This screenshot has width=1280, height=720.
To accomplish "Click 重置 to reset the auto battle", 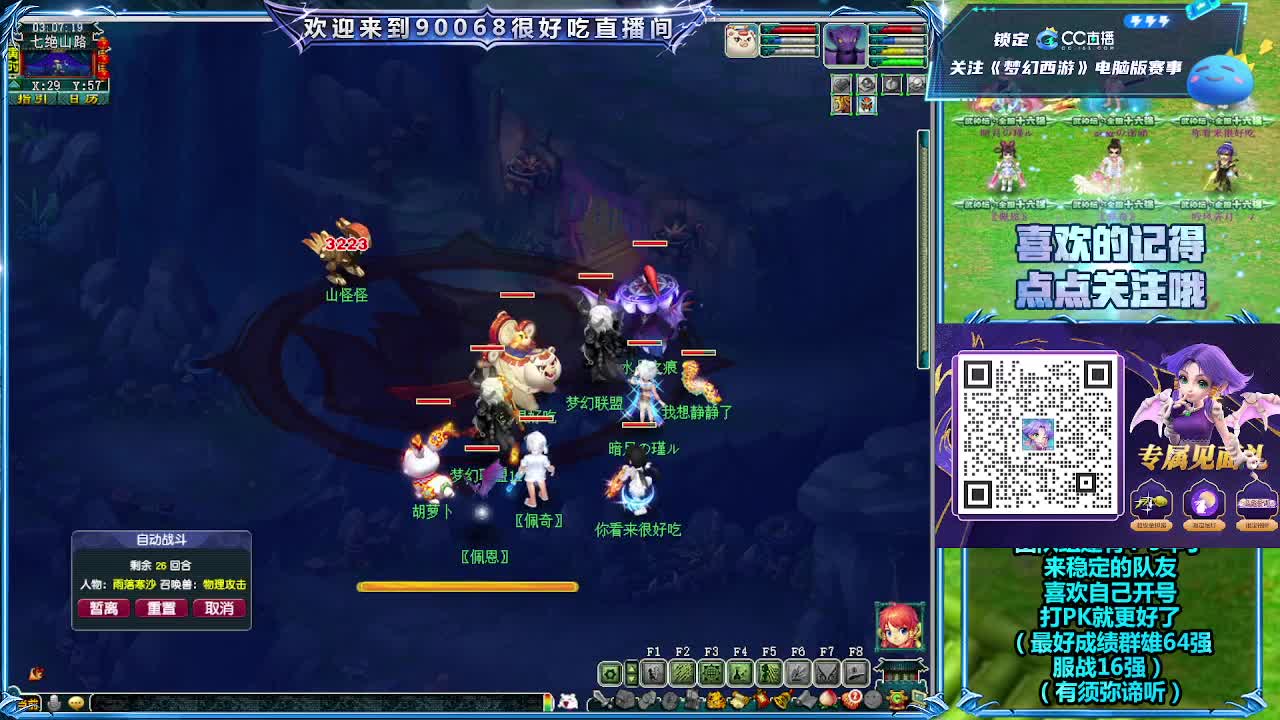I will [161, 608].
